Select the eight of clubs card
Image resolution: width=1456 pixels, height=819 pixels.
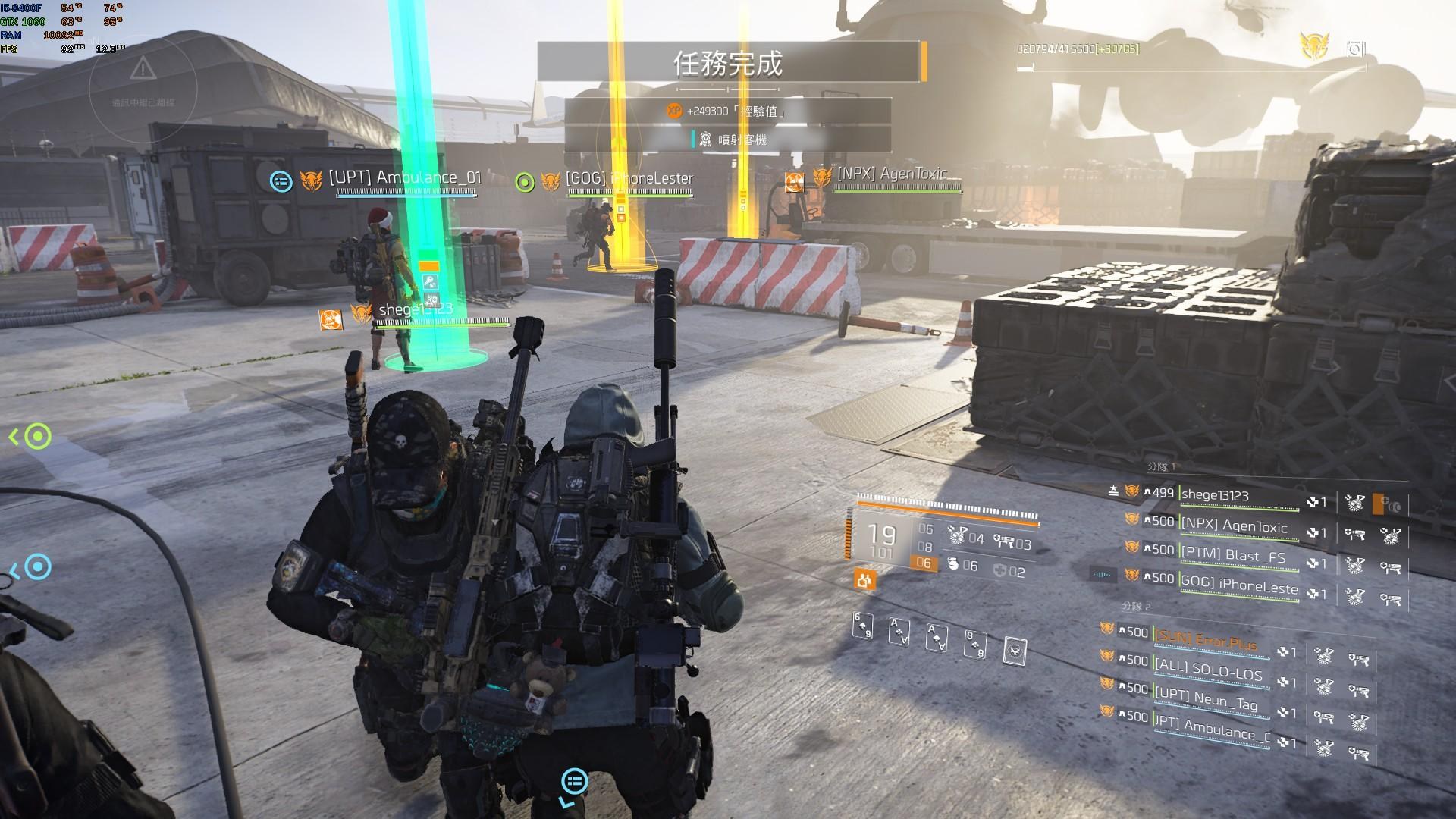point(974,642)
